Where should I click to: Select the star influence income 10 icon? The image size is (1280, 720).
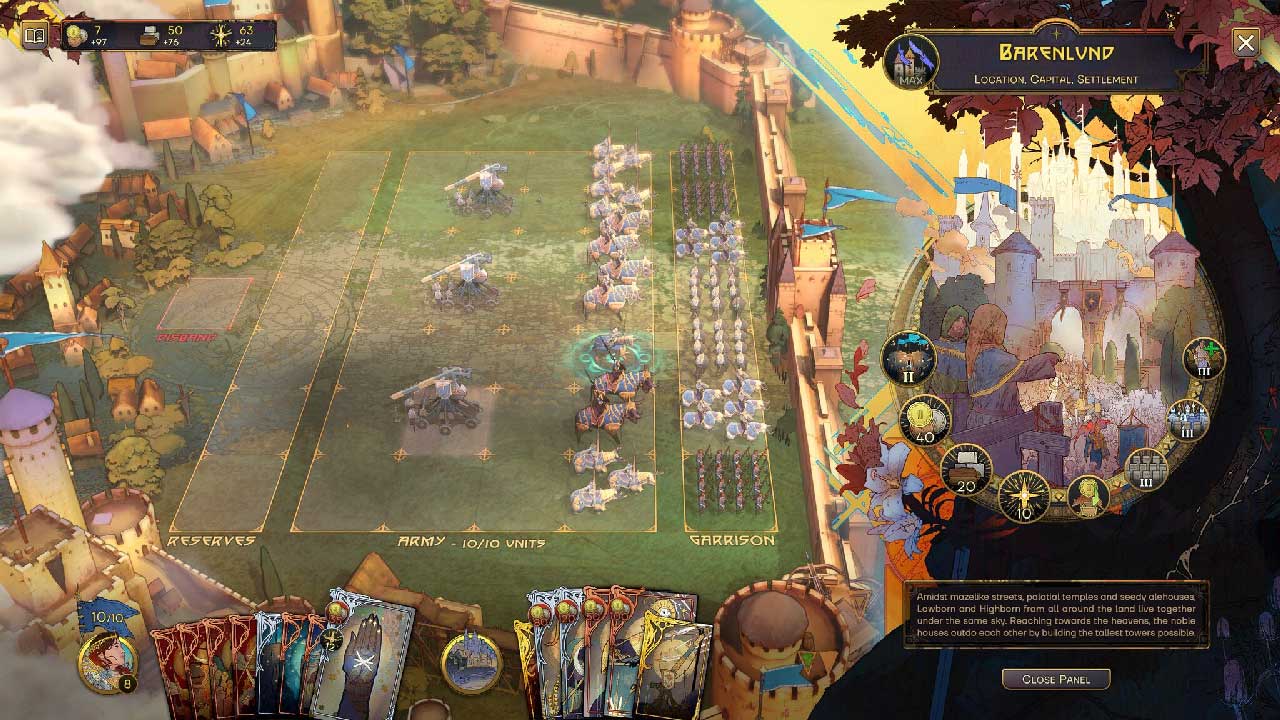click(1024, 496)
